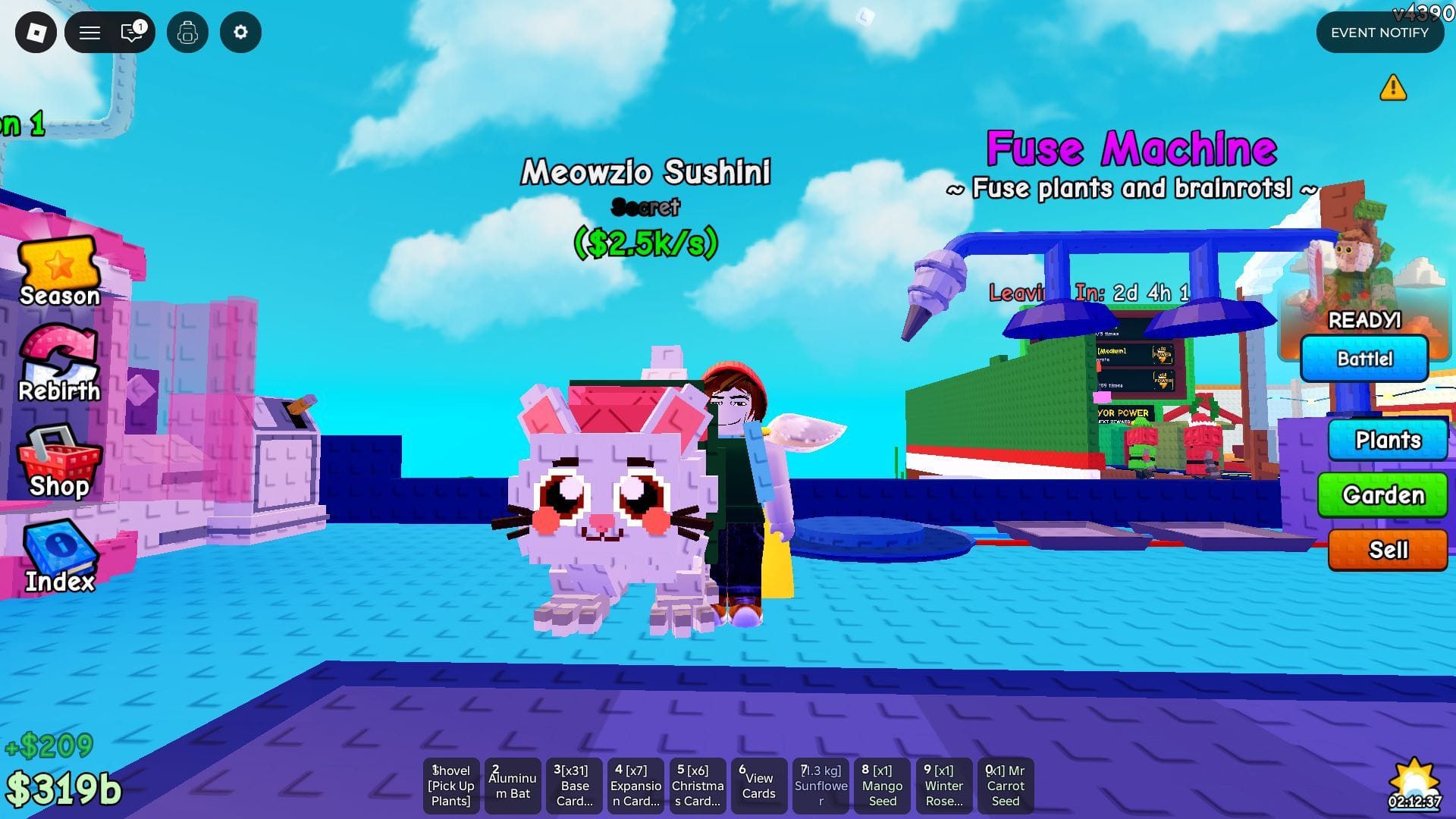The height and width of the screenshot is (819, 1456).
Task: Open the Roblox main menu
Action: (x=89, y=32)
